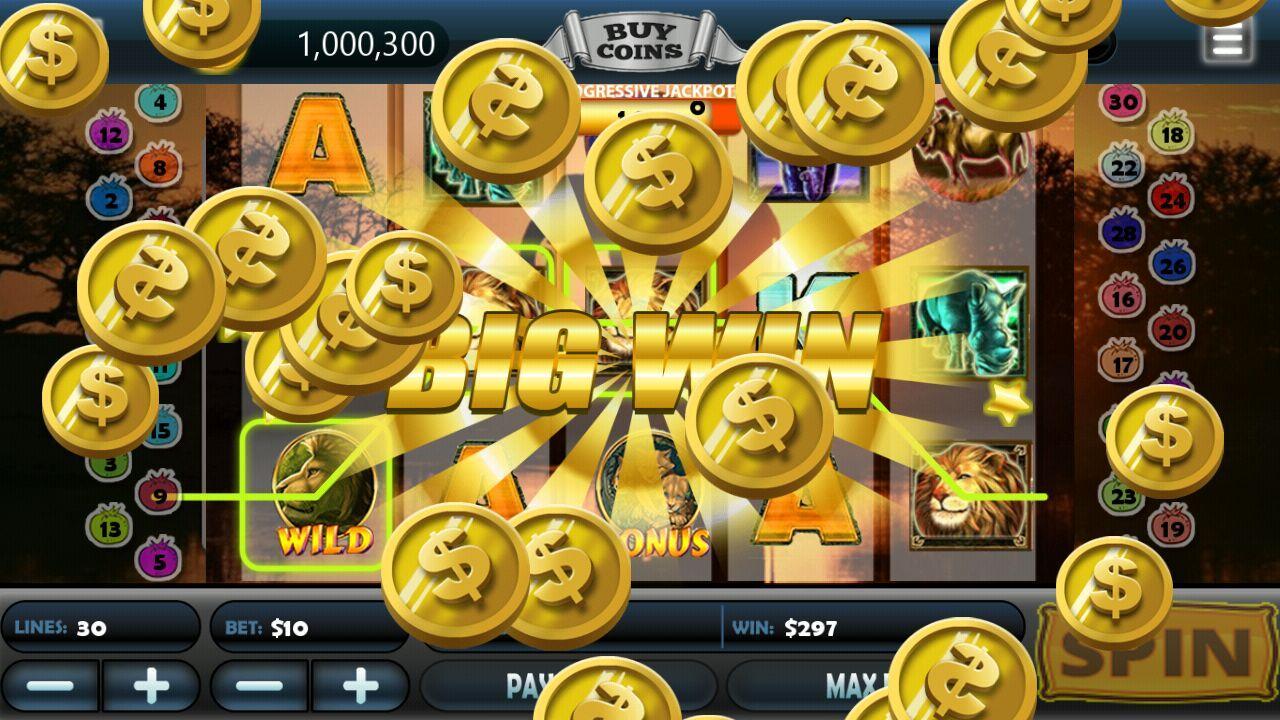The image size is (1280, 720).
Task: Click the coin balance showing 1,000,300
Action: (x=367, y=44)
